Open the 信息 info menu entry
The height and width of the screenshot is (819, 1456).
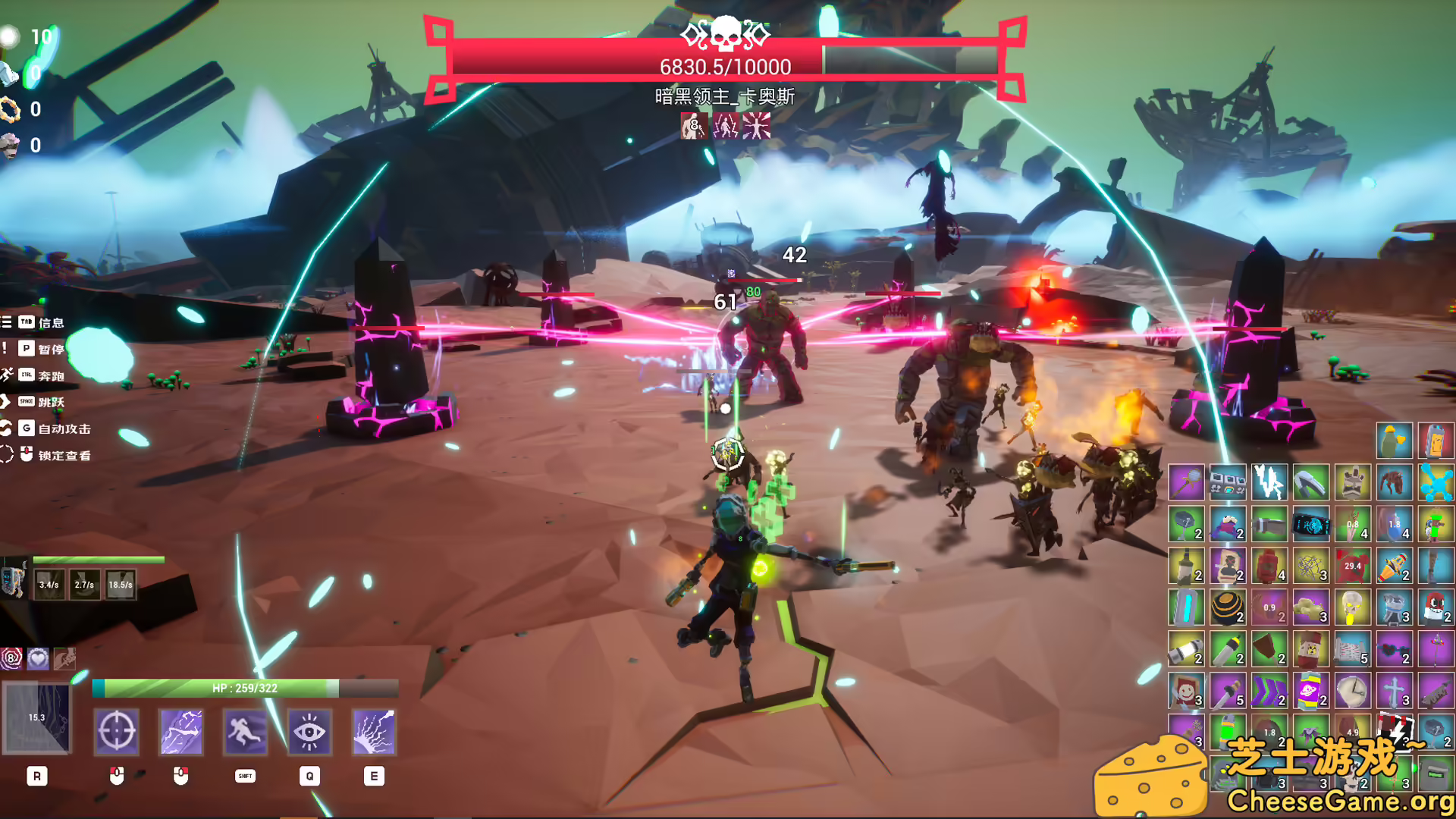tap(51, 323)
